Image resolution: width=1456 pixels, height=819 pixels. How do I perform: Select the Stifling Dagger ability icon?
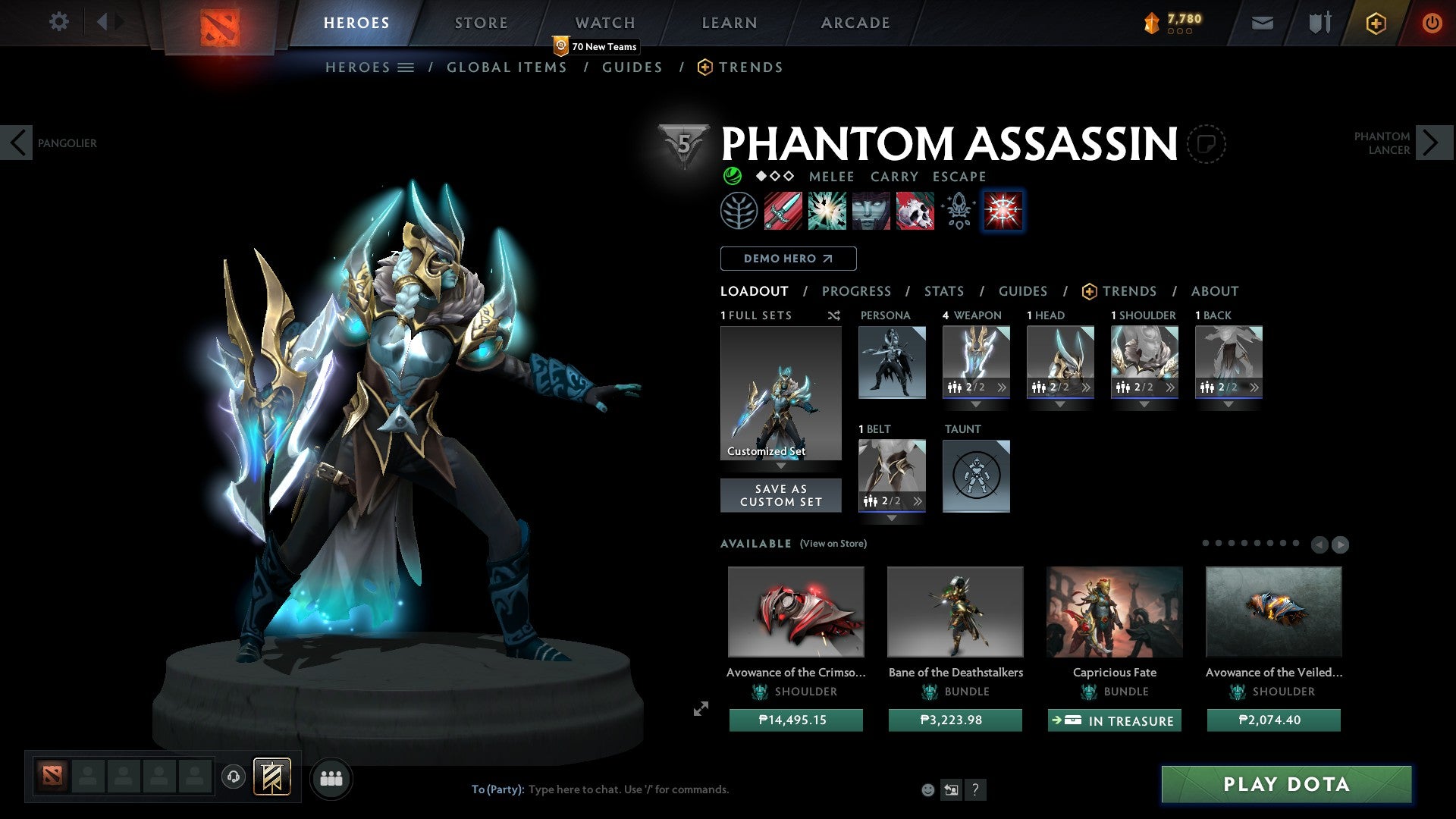(782, 211)
